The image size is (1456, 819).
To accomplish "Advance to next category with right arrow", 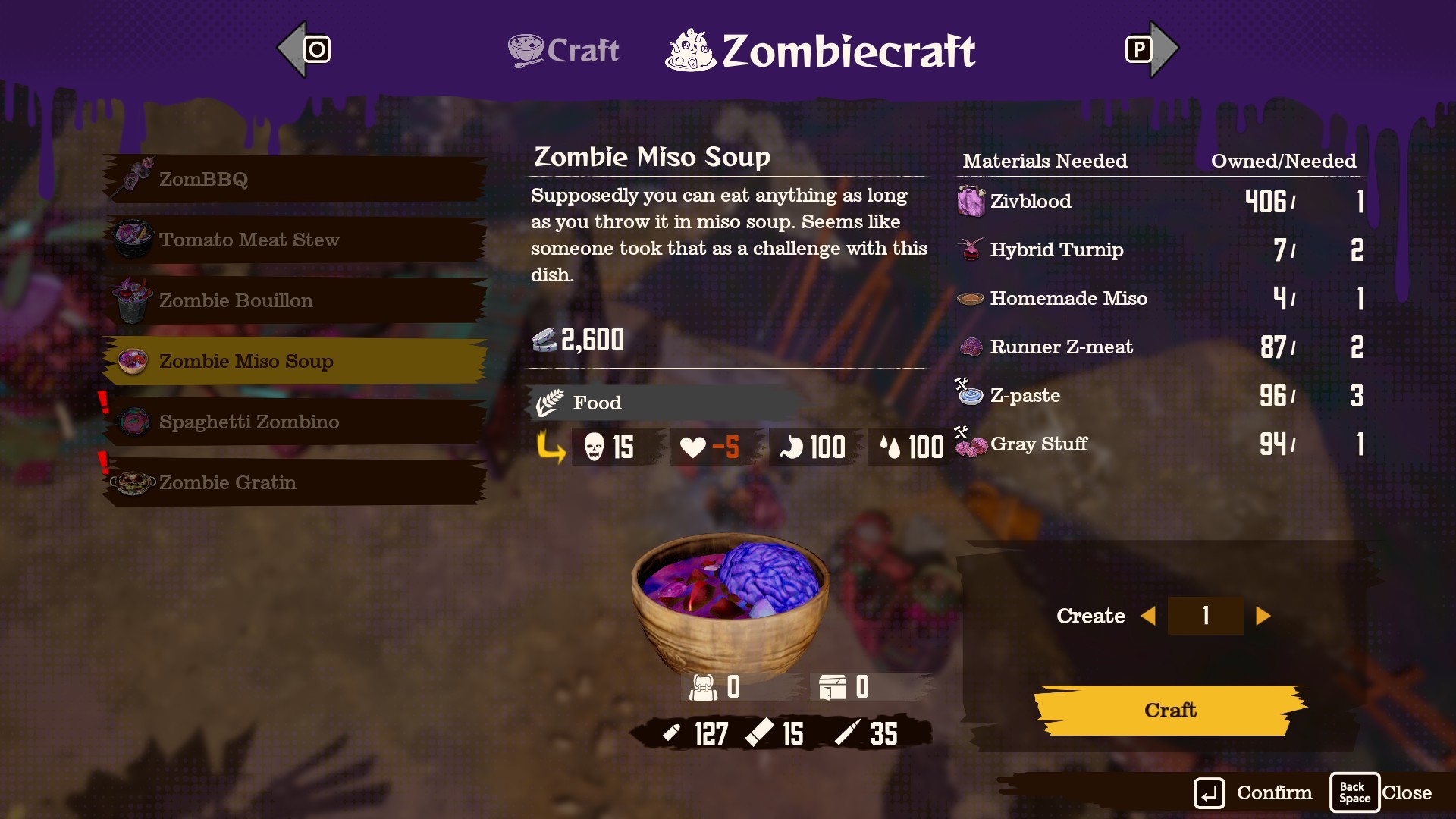I will coord(1153,49).
